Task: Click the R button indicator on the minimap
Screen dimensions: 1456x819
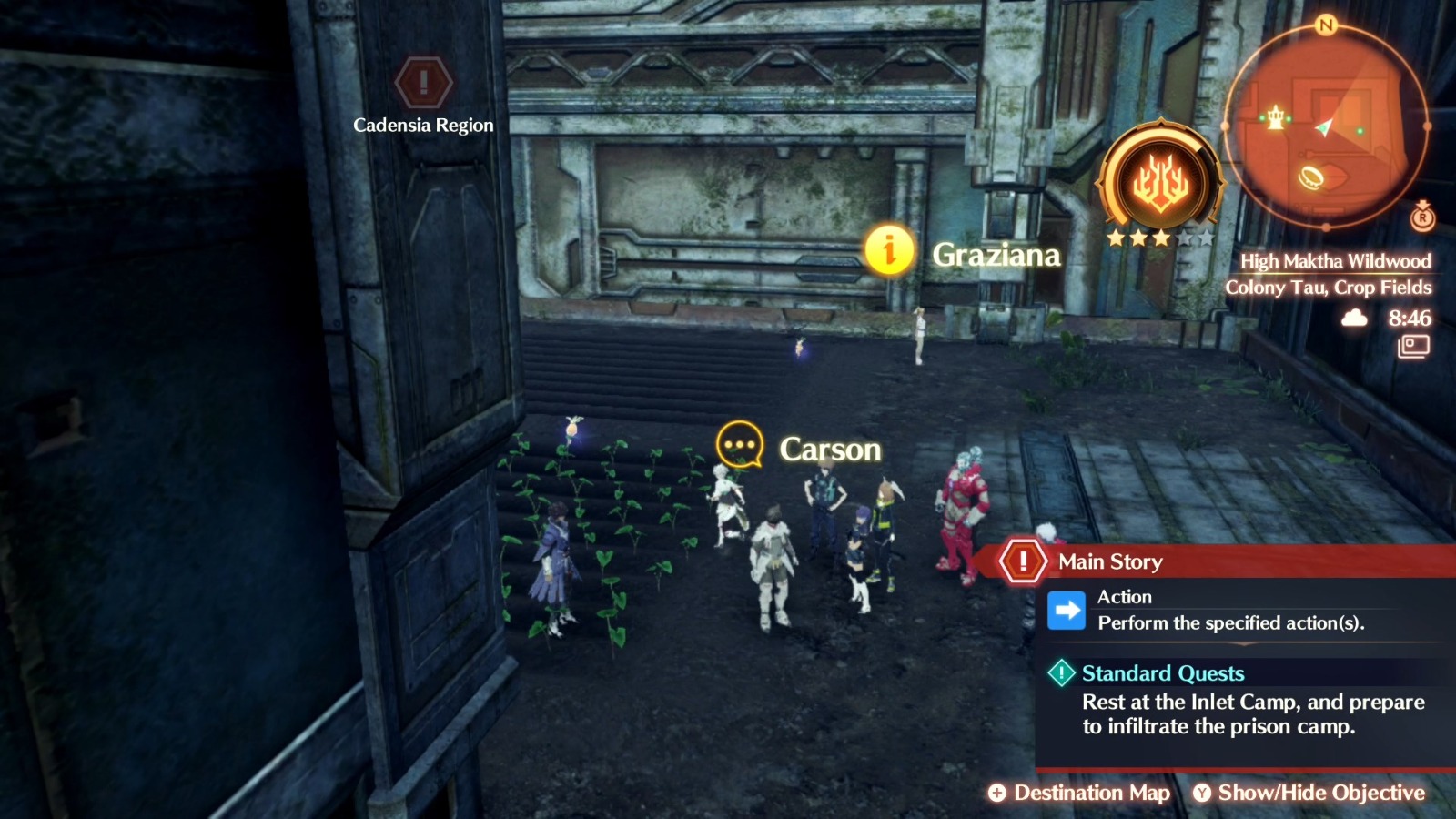Action: click(x=1424, y=217)
